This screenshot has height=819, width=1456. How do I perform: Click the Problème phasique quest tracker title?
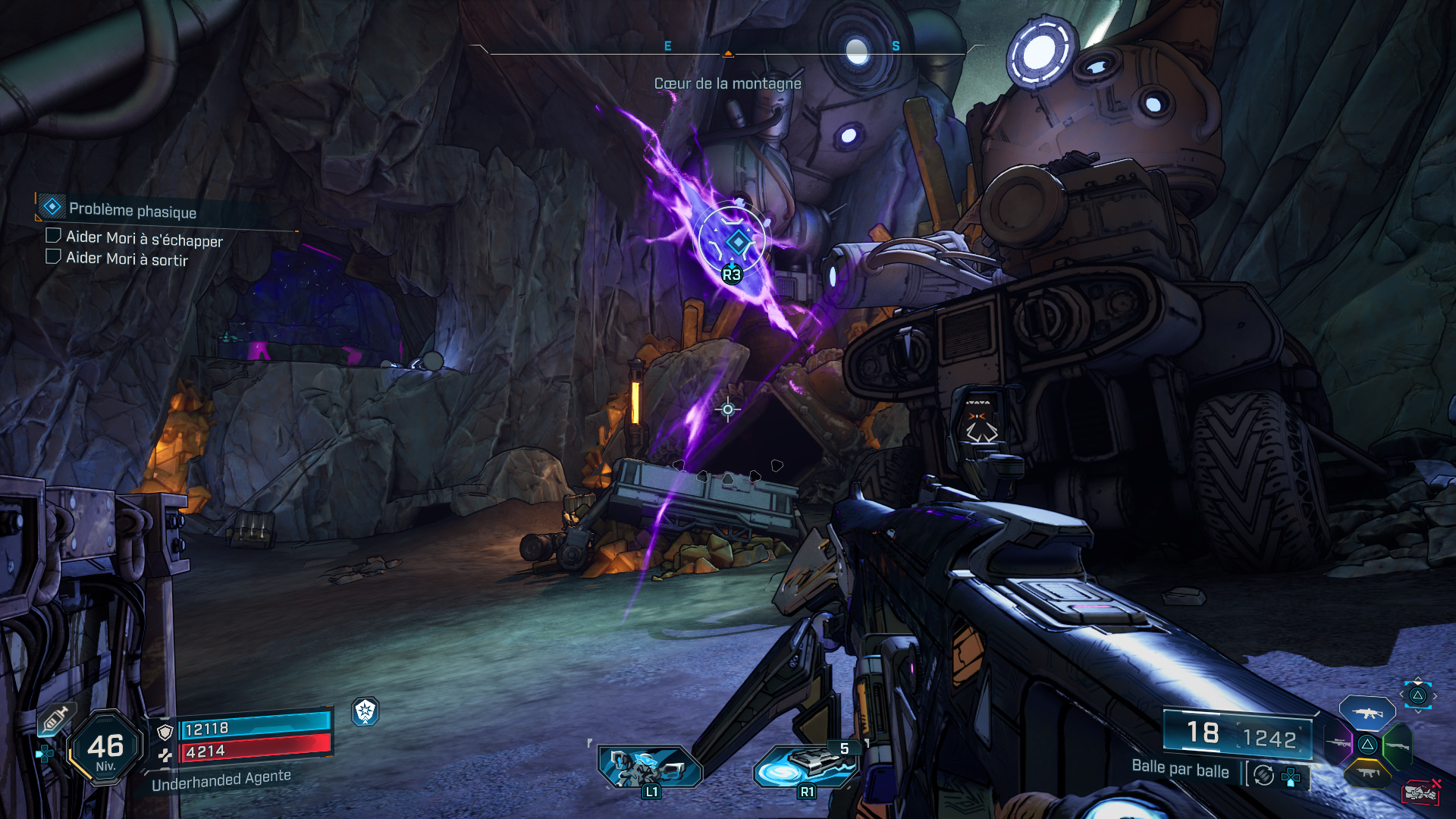click(132, 210)
